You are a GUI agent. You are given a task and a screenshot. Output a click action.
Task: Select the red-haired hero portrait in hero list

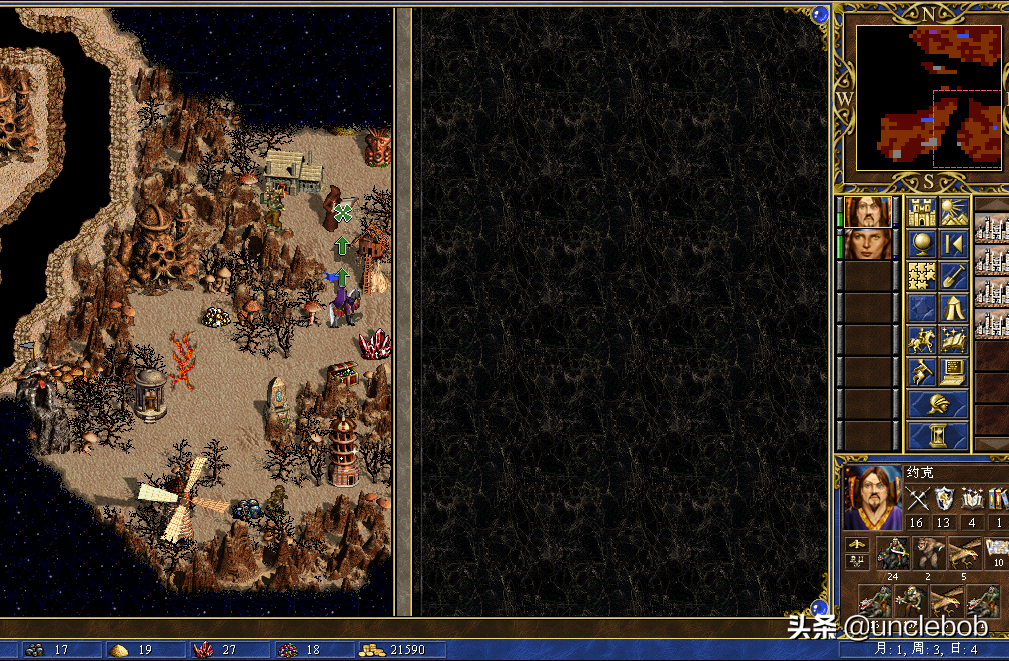(868, 244)
